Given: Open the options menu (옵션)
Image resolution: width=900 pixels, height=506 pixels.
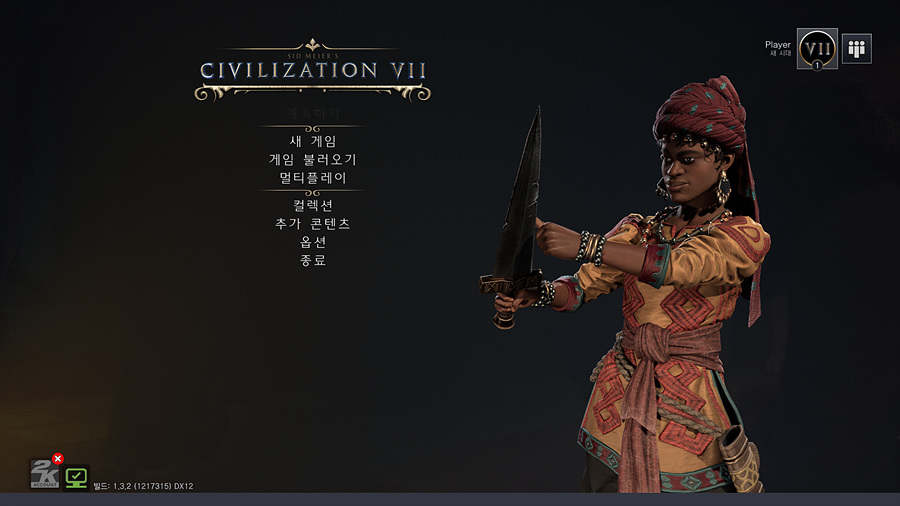Looking at the screenshot, I should pos(312,241).
